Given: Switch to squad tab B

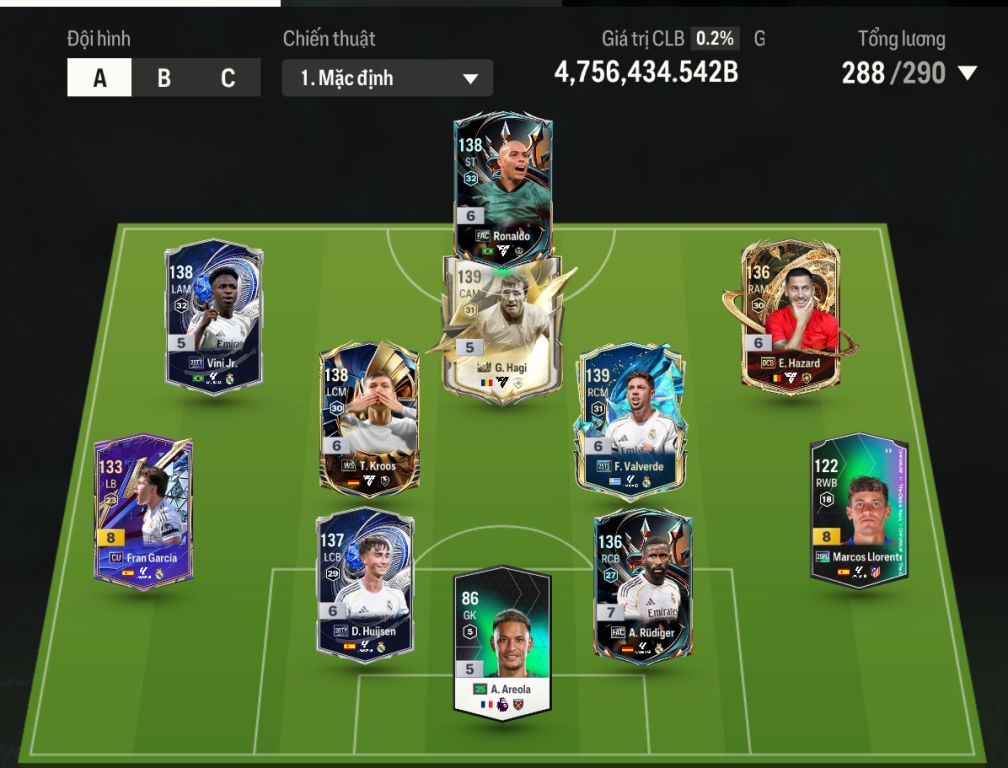Looking at the screenshot, I should point(164,78).
